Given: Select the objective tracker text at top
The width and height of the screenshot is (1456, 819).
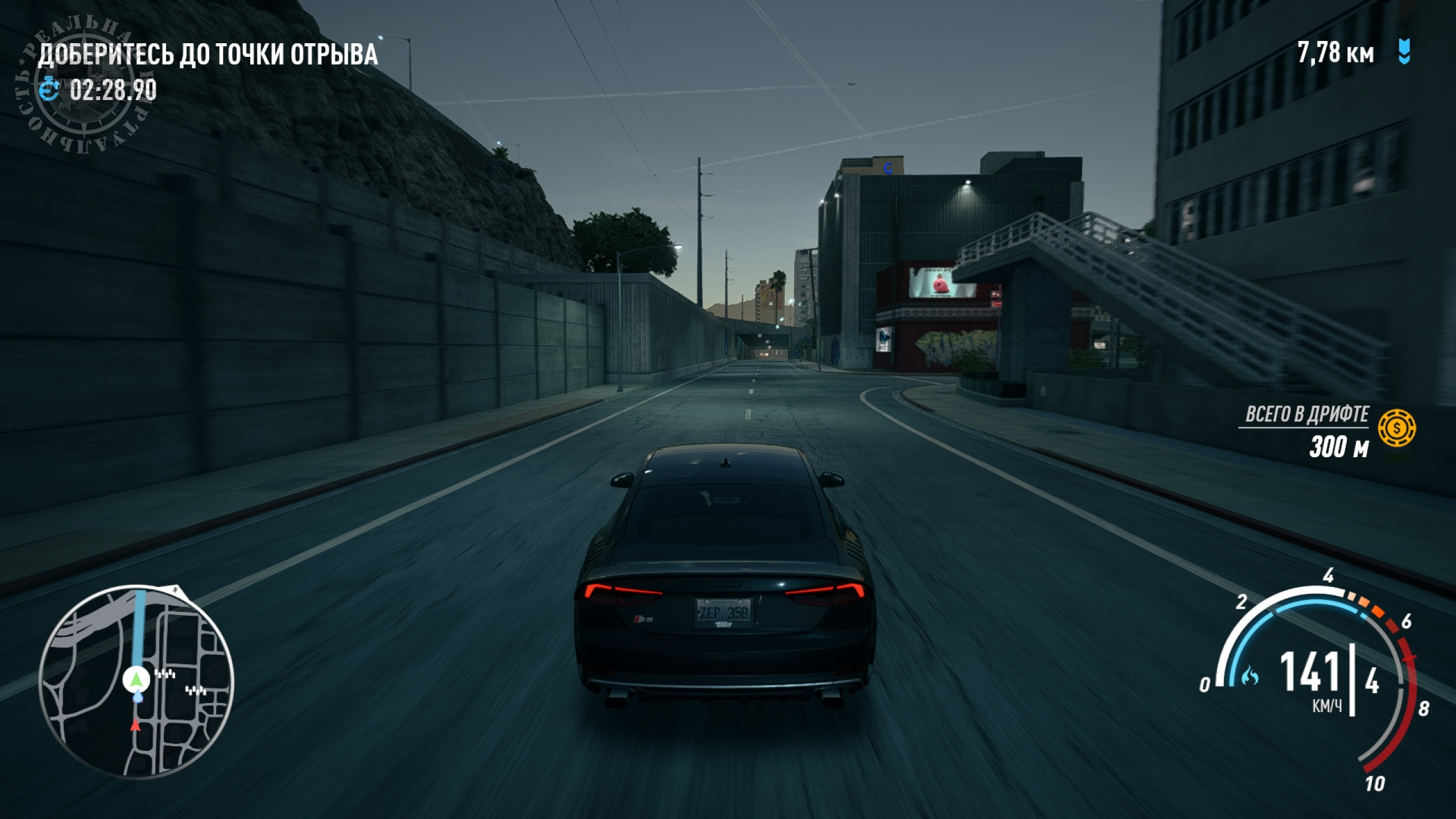Looking at the screenshot, I should [x=208, y=55].
